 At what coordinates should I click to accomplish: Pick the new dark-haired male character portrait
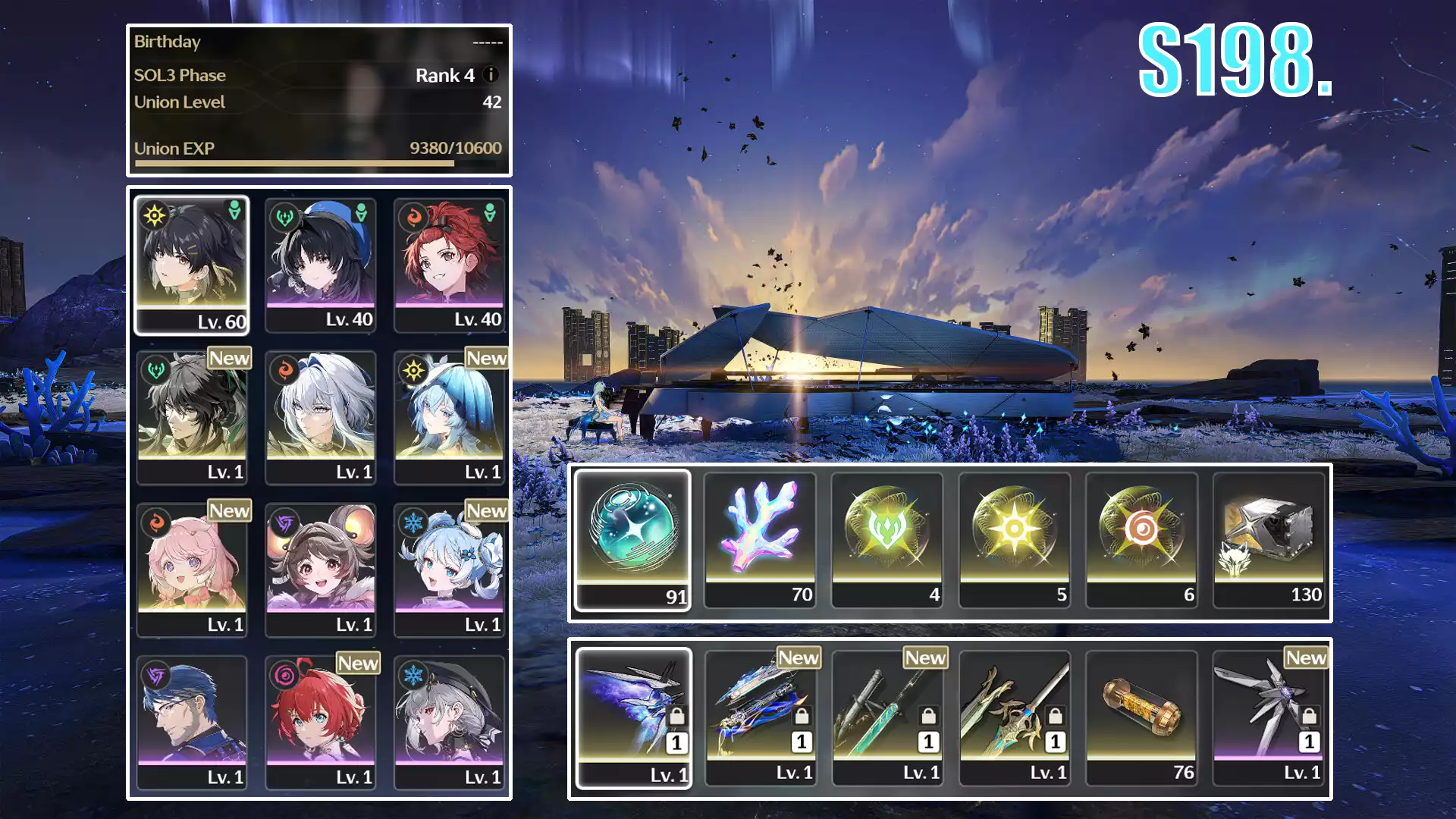pyautogui.click(x=192, y=417)
